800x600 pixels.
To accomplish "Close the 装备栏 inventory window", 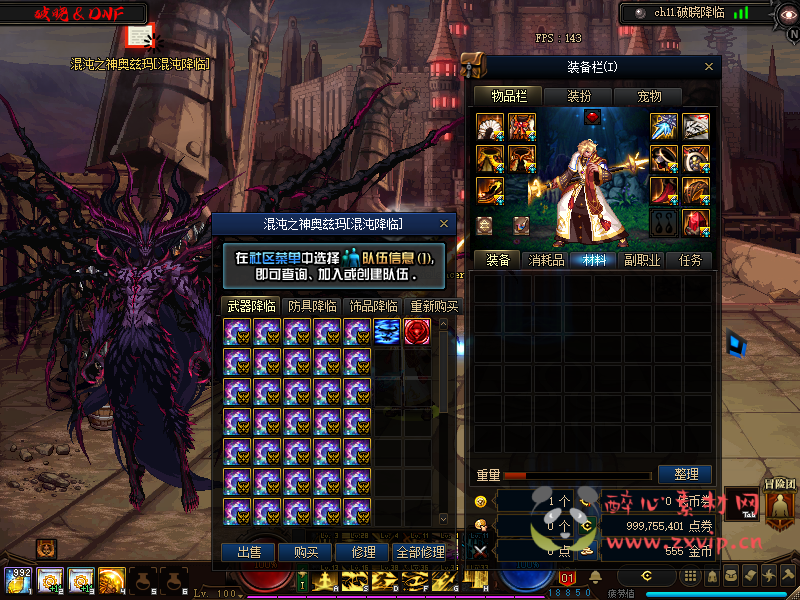I will (710, 67).
